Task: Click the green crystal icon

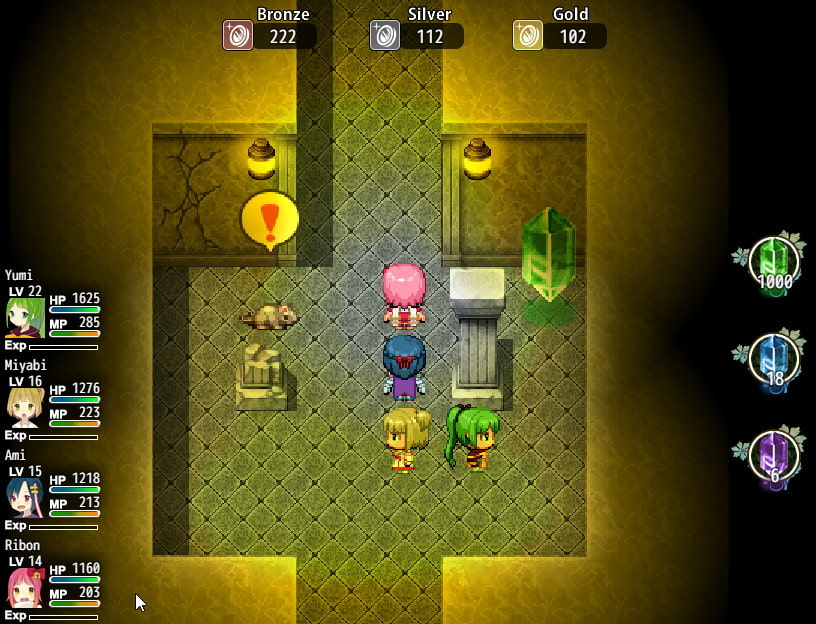Action: tap(773, 263)
